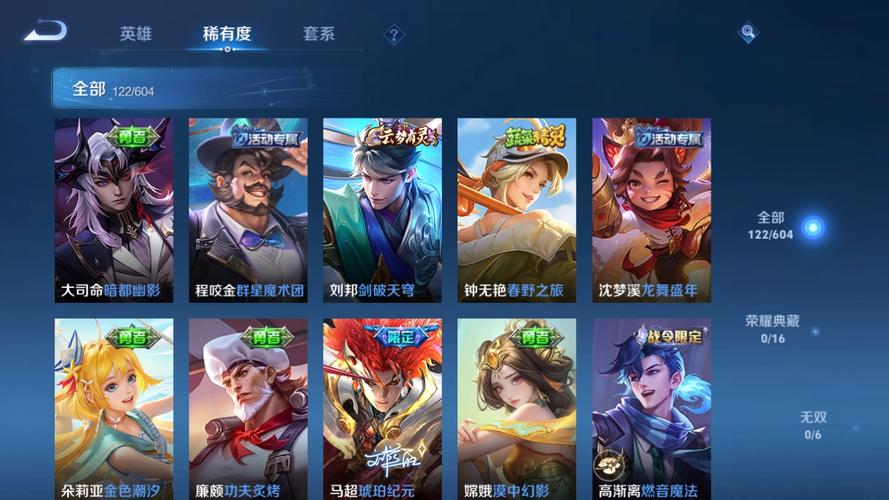
Task: Pick the 高渐离 燃音魔法 skin card
Action: tap(651, 409)
